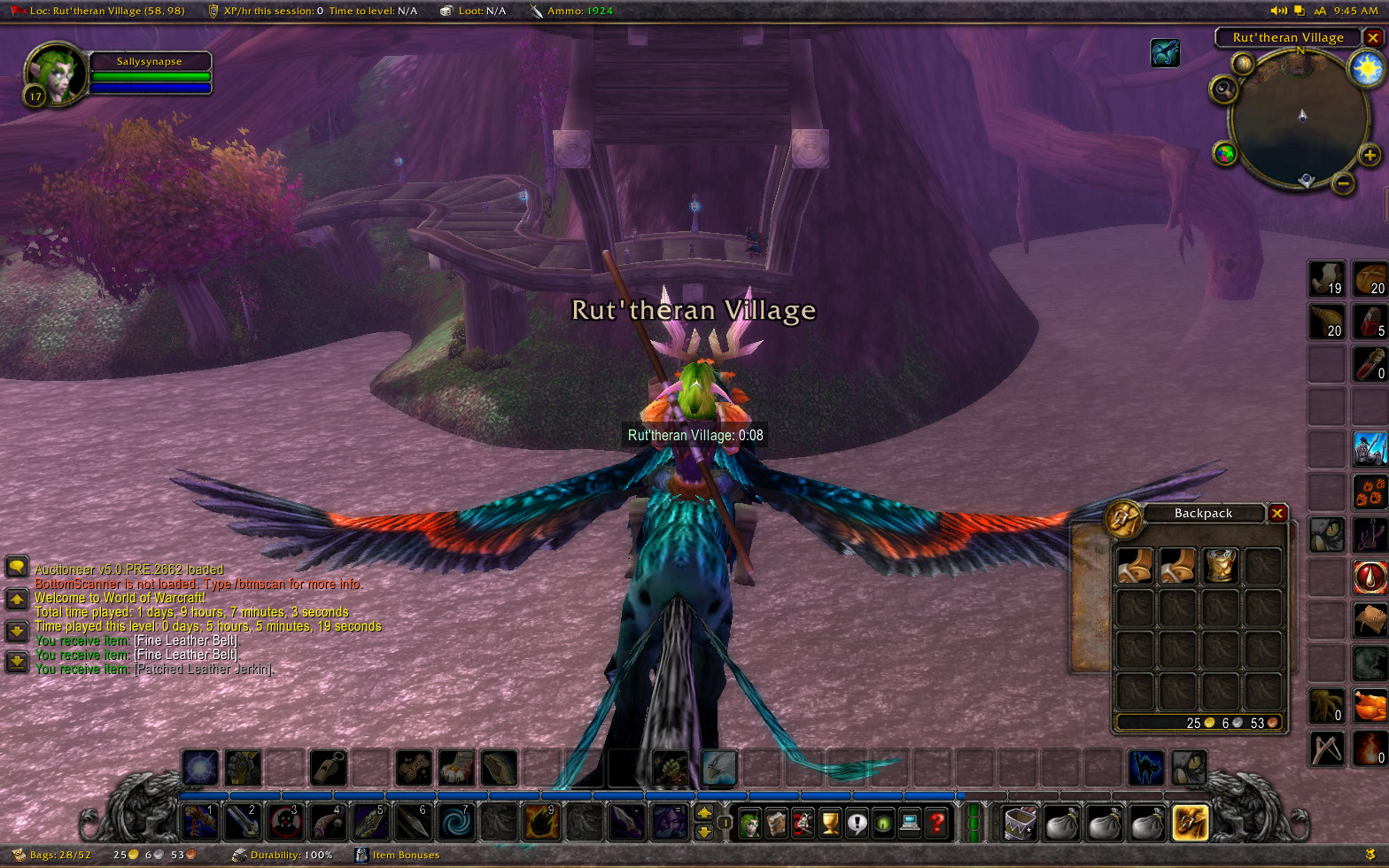The image size is (1389, 868).
Task: Open the chat speech bubble menu
Action: (16, 566)
